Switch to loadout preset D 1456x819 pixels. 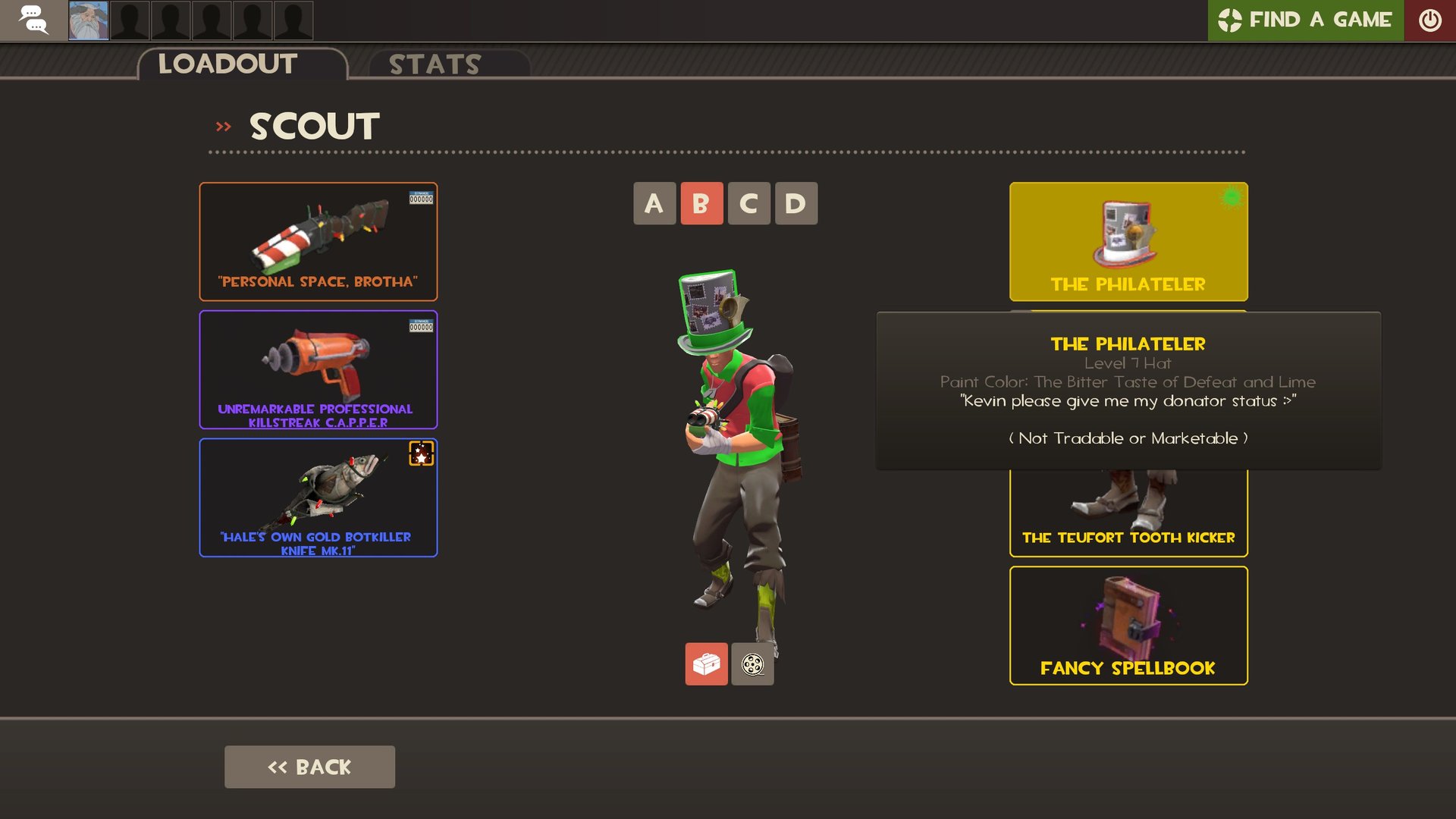tap(795, 203)
